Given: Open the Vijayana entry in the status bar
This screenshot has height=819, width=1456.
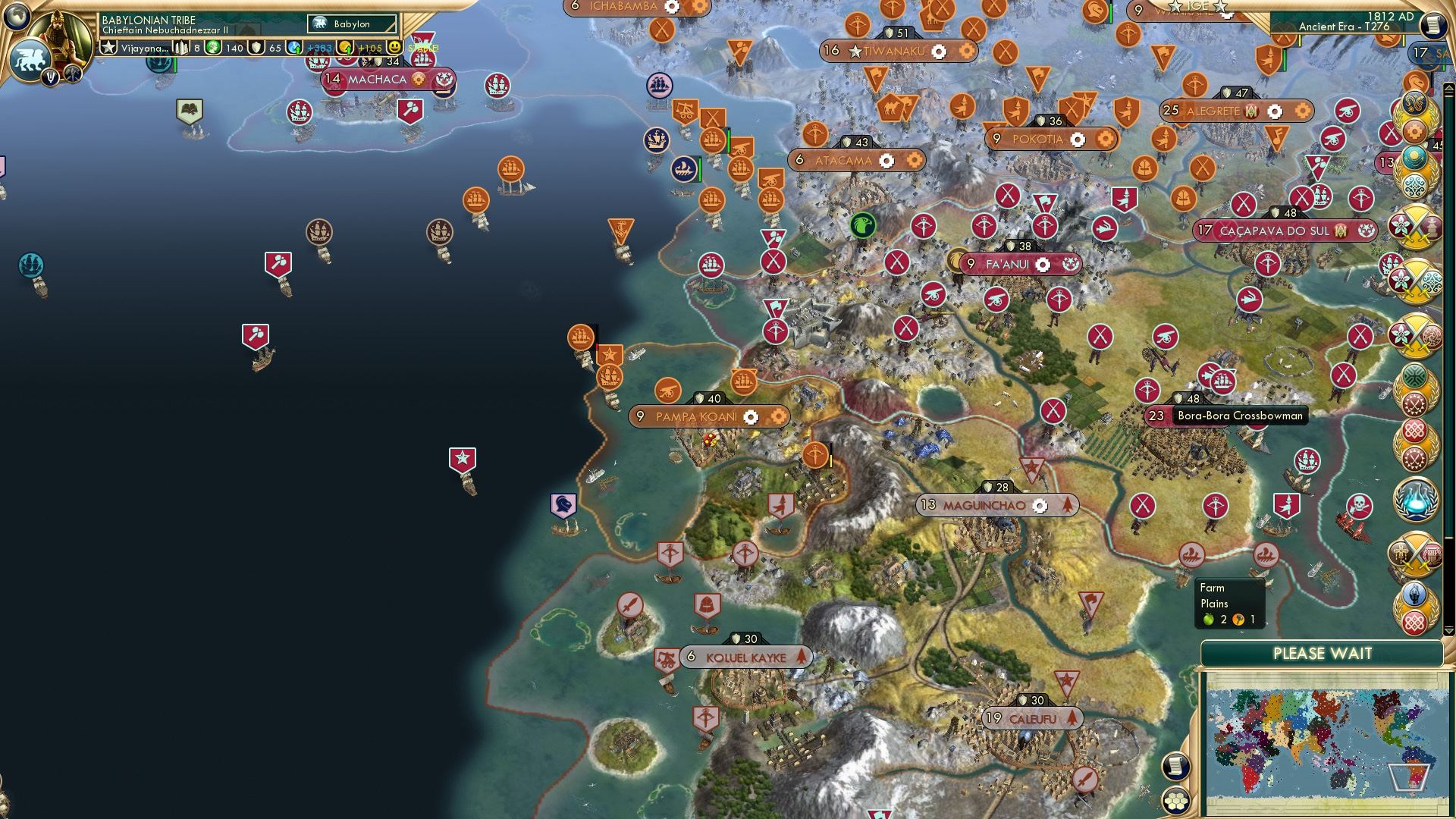Looking at the screenshot, I should click(x=146, y=48).
